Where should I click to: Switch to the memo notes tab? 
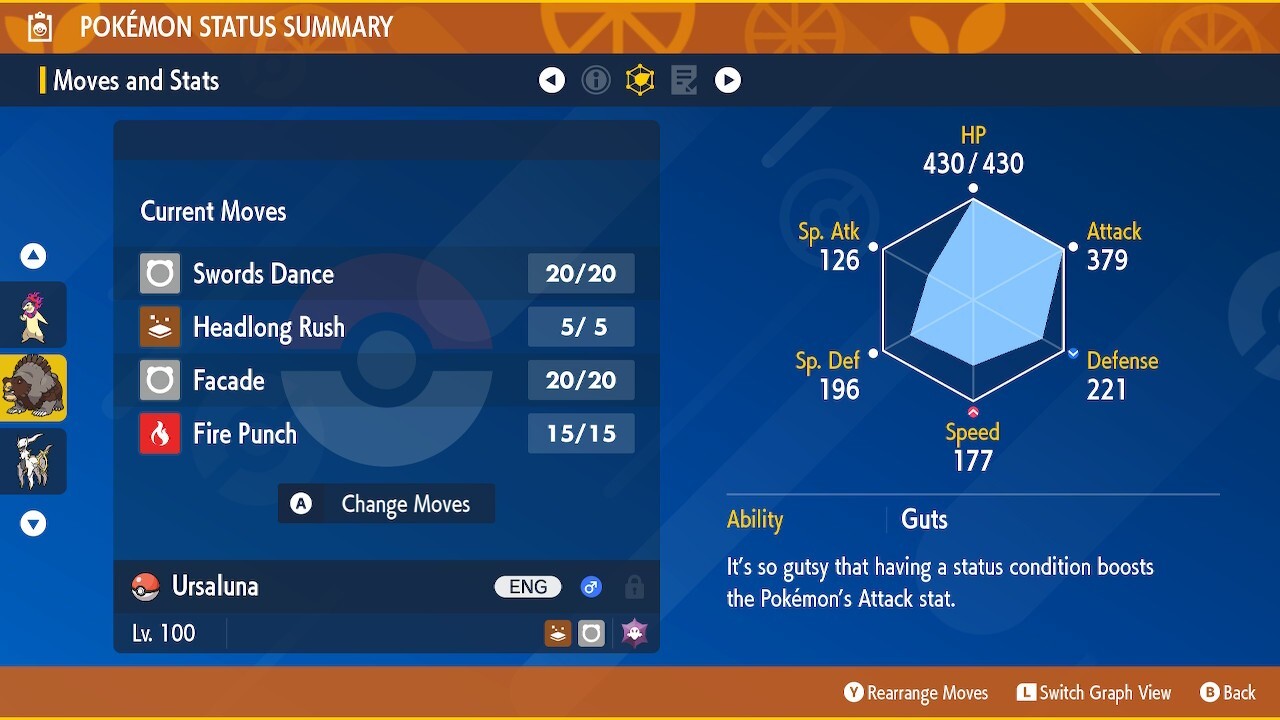[684, 80]
